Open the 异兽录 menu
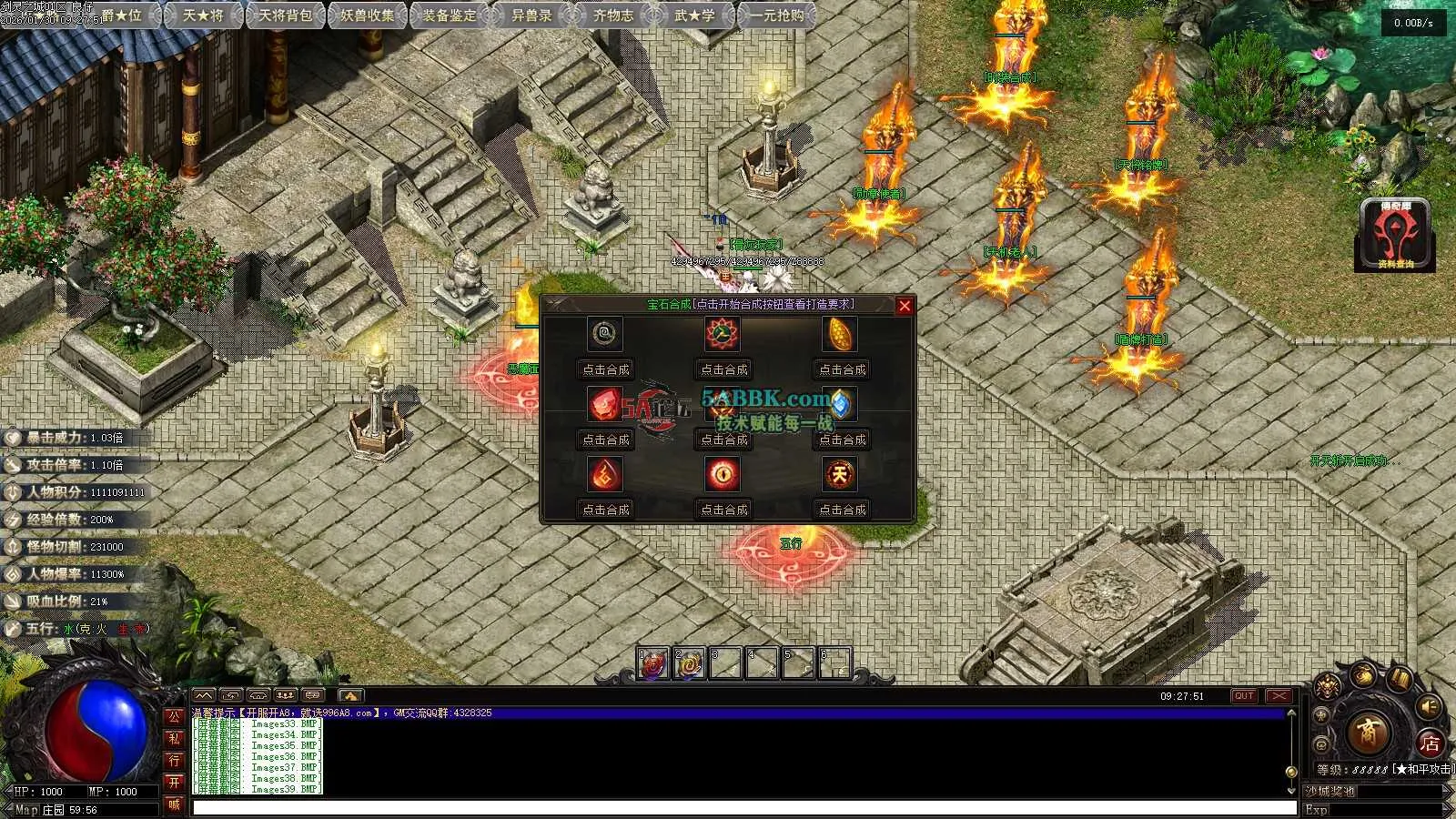The width and height of the screenshot is (1456, 819). [531, 15]
